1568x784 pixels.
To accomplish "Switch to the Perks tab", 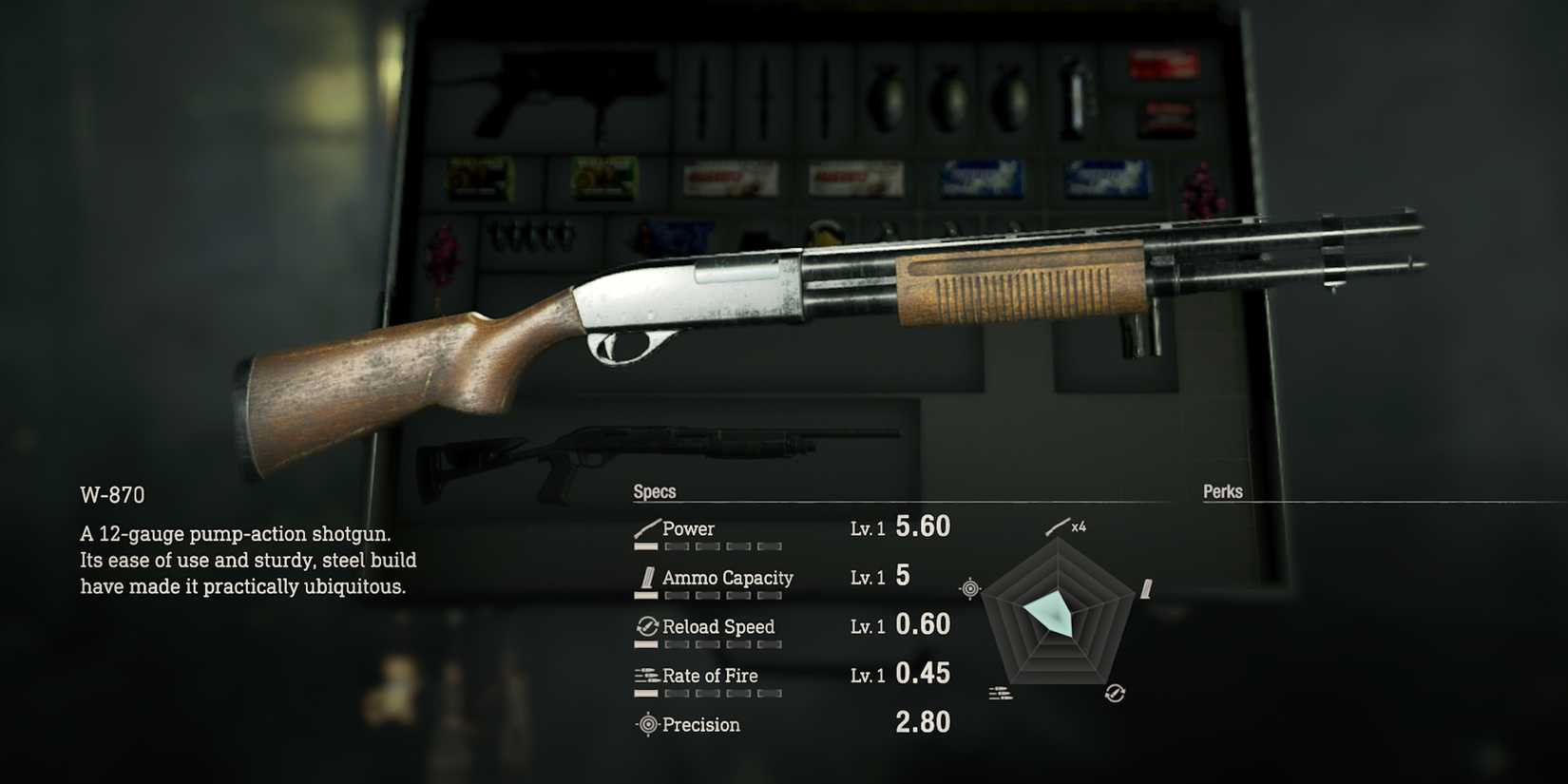I will (x=1224, y=491).
